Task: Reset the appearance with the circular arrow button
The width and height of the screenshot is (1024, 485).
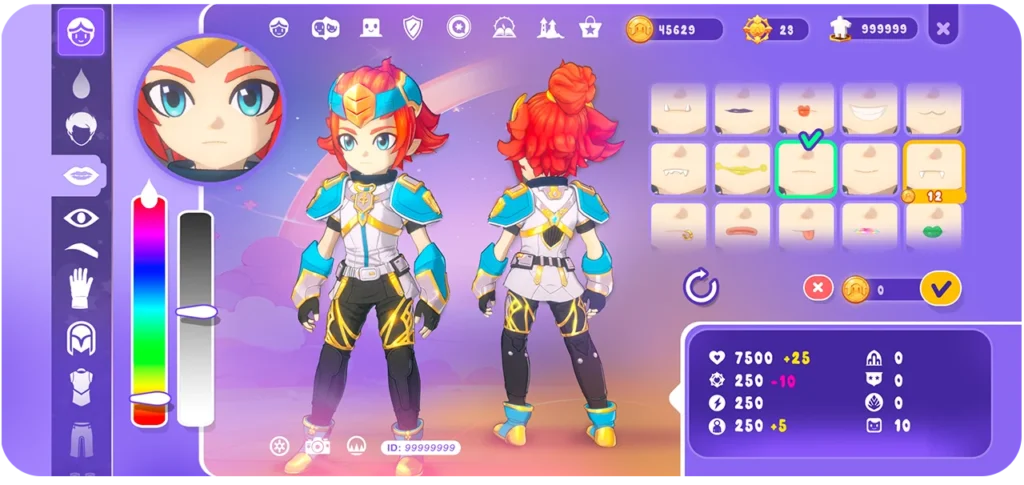Action: click(701, 288)
